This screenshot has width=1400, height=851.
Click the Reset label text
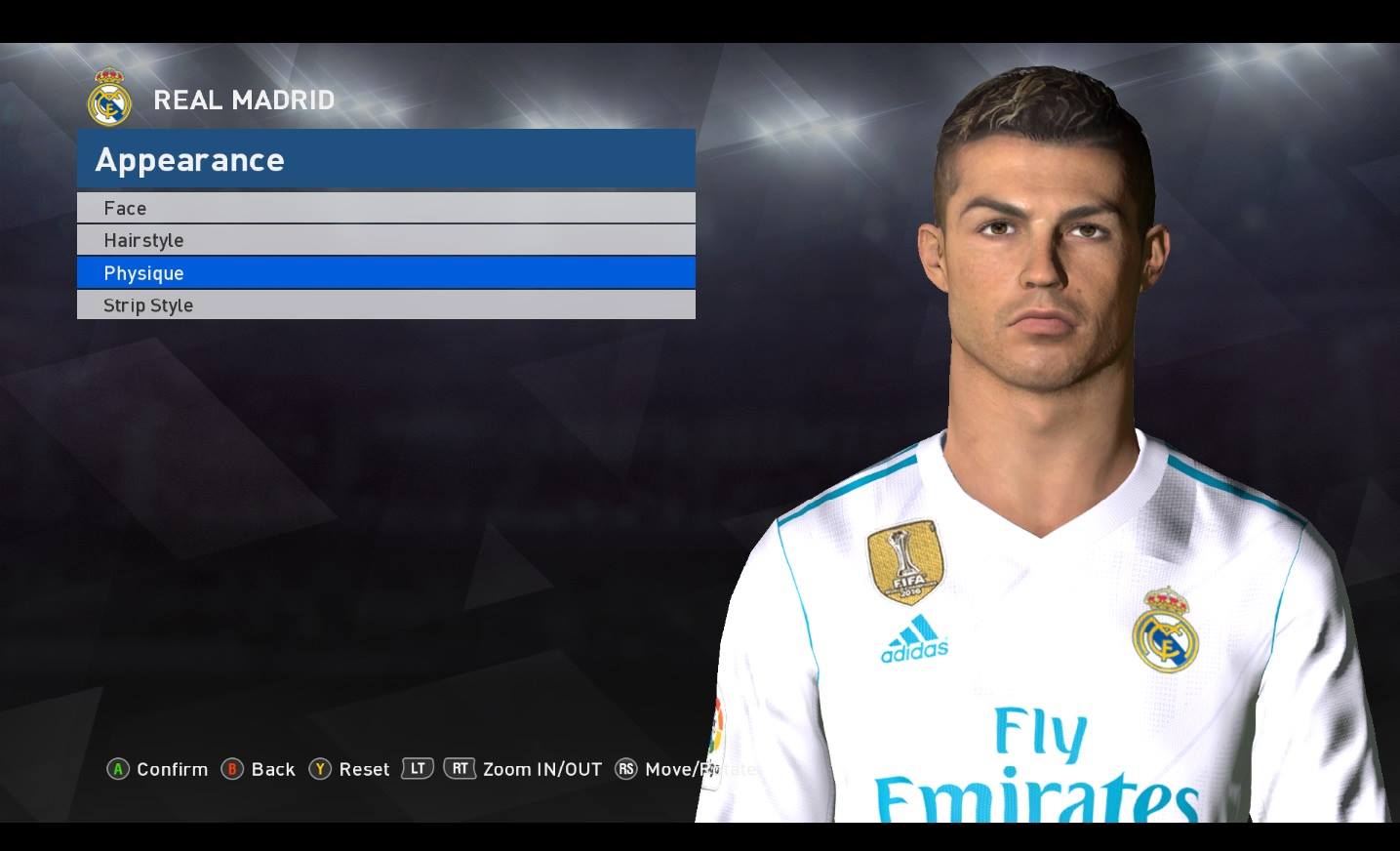pos(362,769)
